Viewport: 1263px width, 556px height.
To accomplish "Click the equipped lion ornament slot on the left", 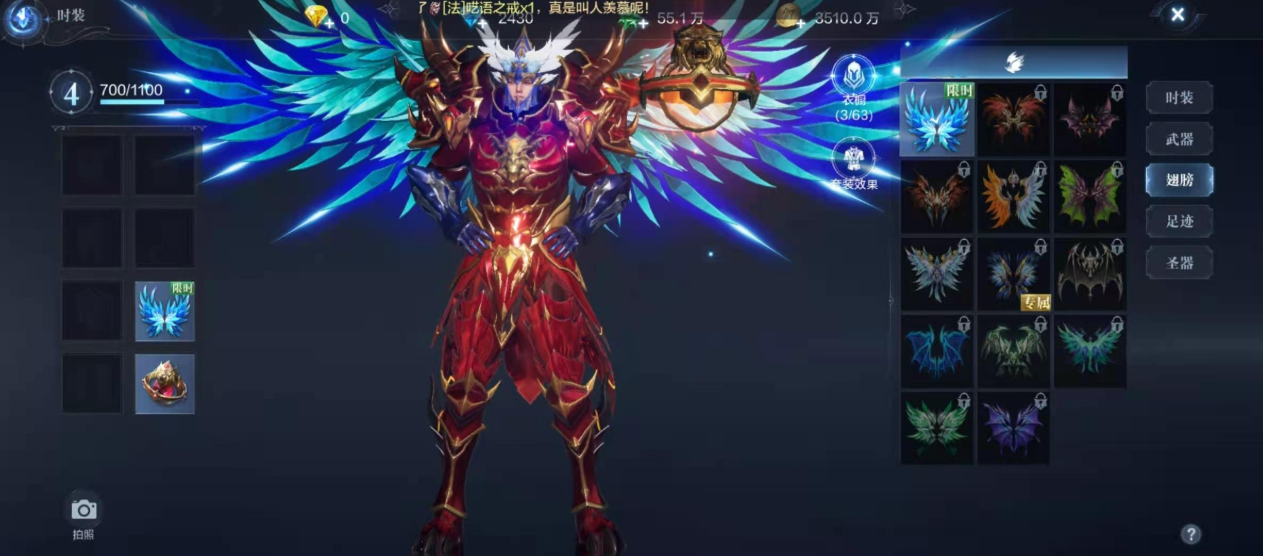I will click(x=165, y=384).
